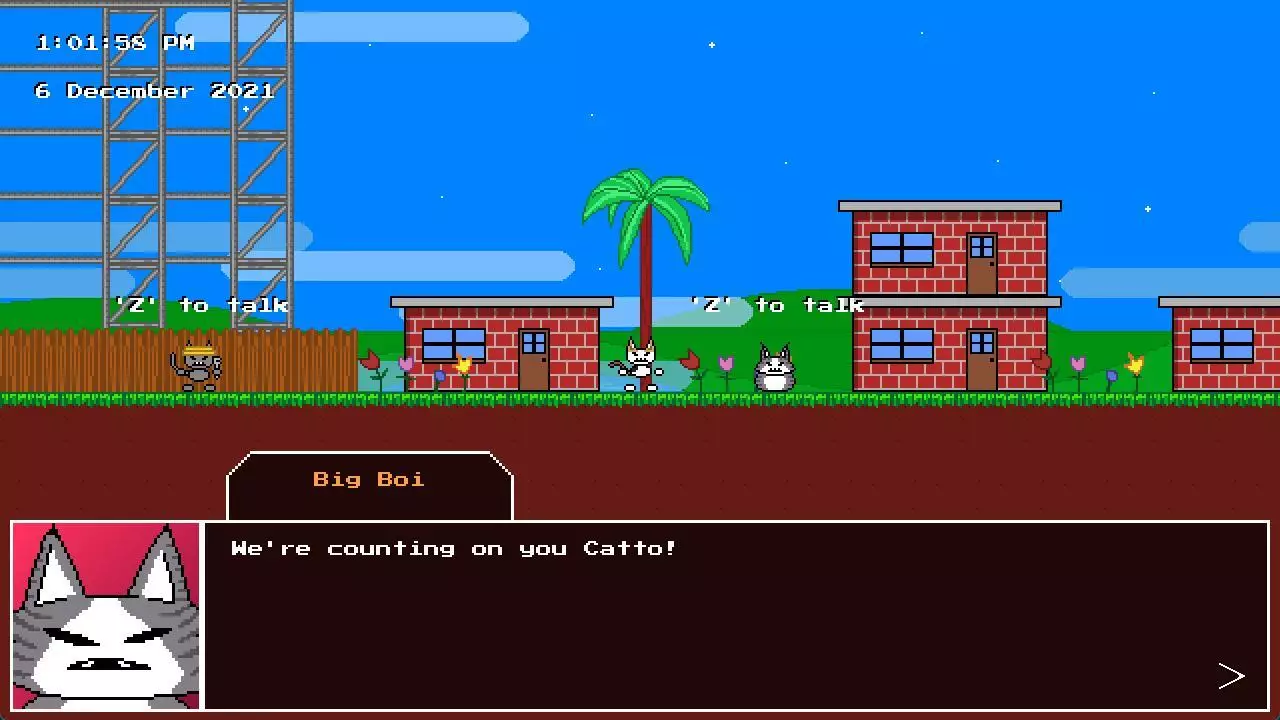Select the white cat character Catto
This screenshot has height=720, width=1280.
pyautogui.click(x=640, y=365)
